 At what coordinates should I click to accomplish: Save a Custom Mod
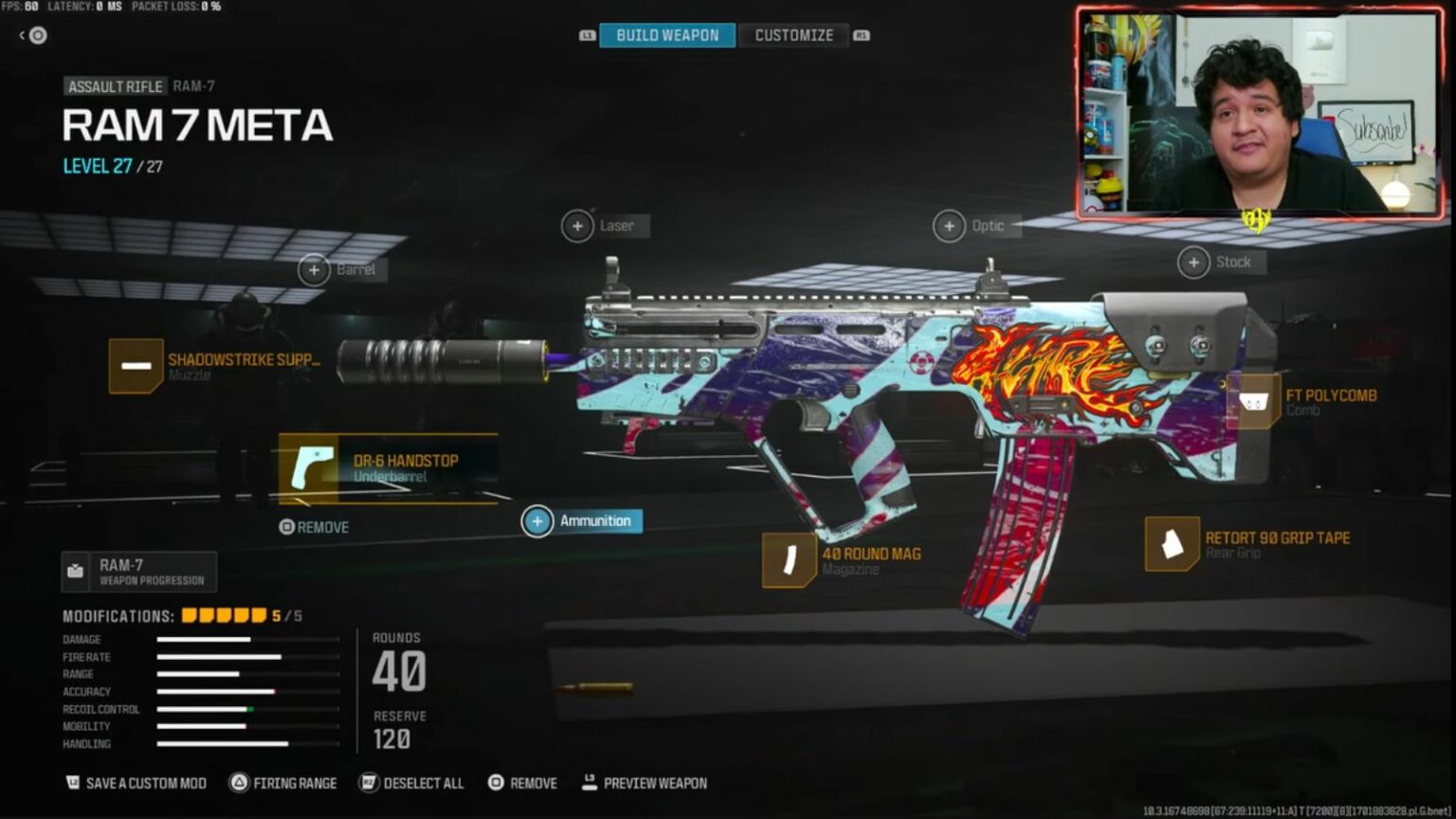coord(136,783)
